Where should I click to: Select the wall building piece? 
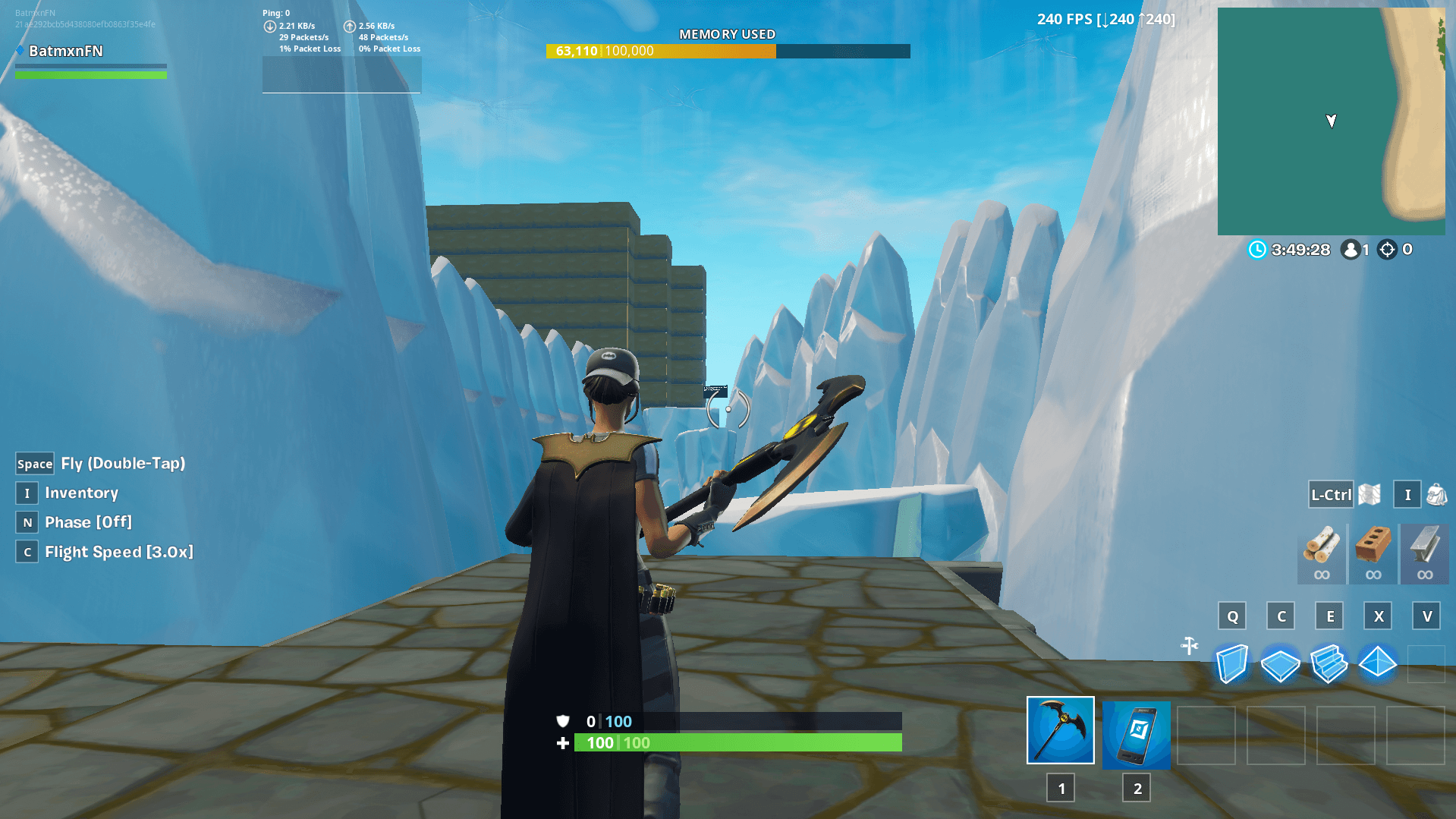point(1231,664)
